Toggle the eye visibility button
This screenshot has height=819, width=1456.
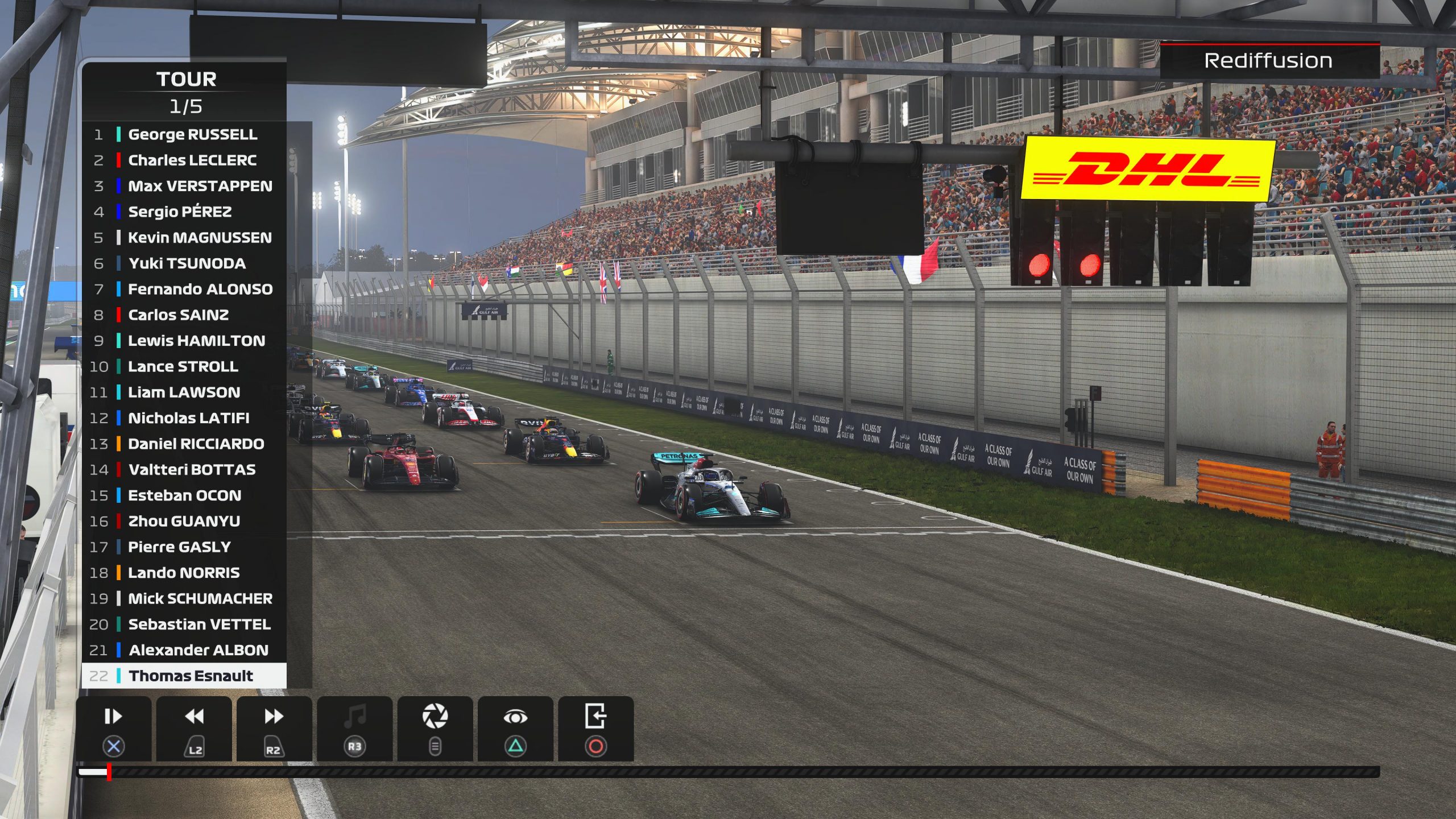515,728
